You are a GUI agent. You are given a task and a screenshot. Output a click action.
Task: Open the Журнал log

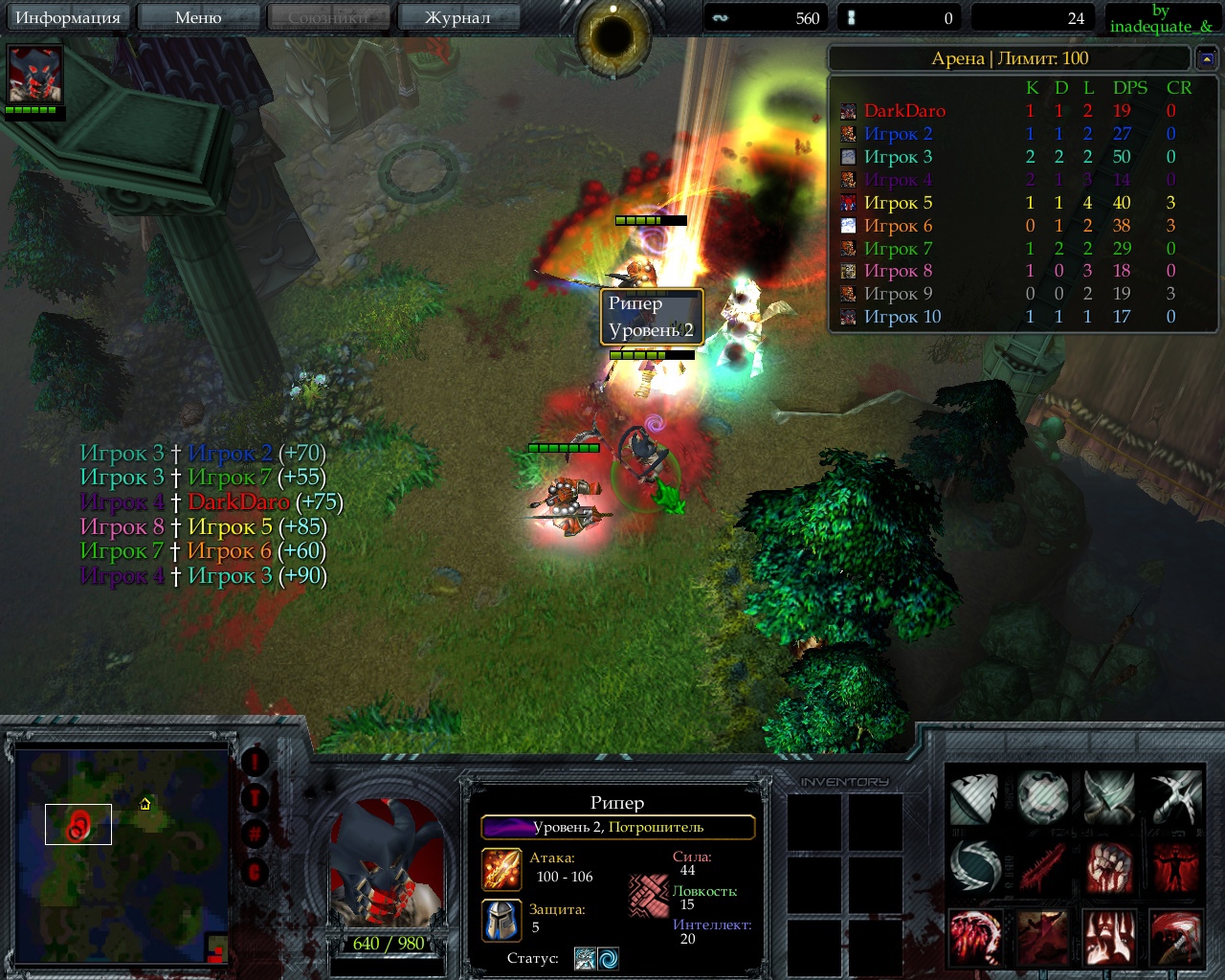[457, 17]
